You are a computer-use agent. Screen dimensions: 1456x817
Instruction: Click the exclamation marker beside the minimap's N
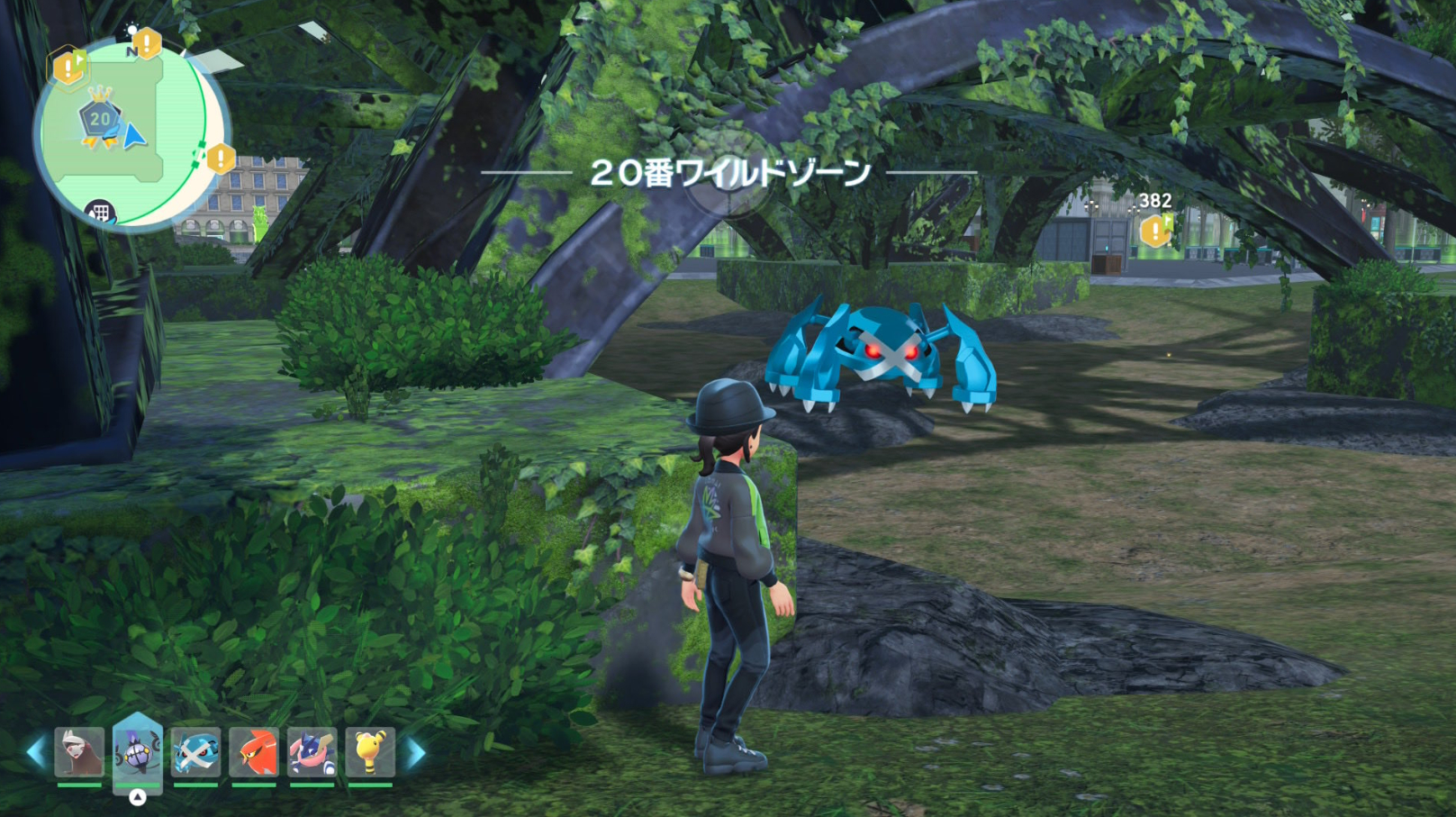point(147,42)
